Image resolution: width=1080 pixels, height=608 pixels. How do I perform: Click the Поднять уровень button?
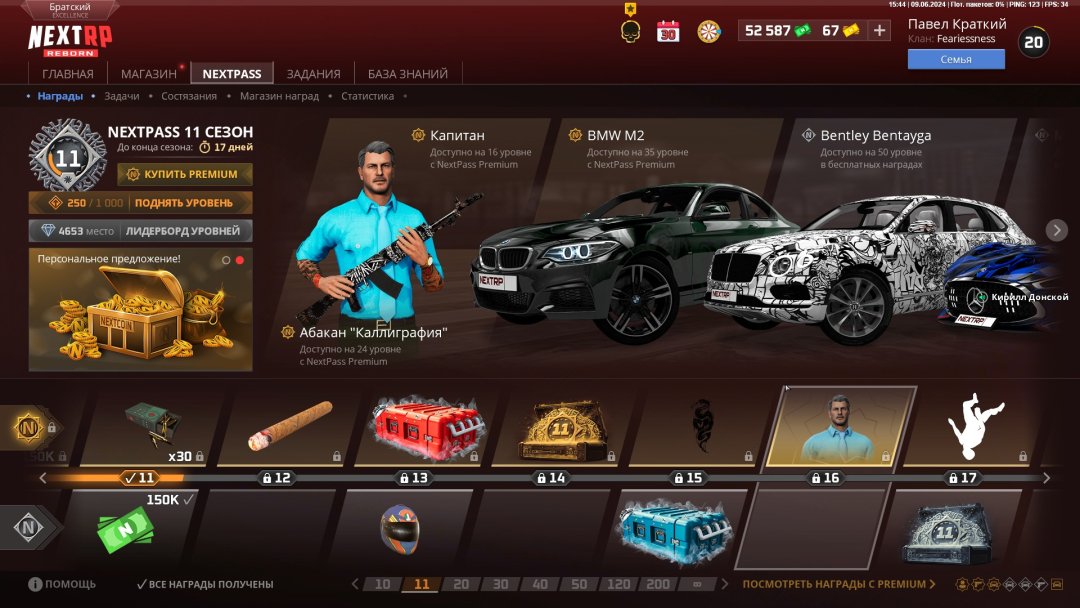(x=140, y=203)
